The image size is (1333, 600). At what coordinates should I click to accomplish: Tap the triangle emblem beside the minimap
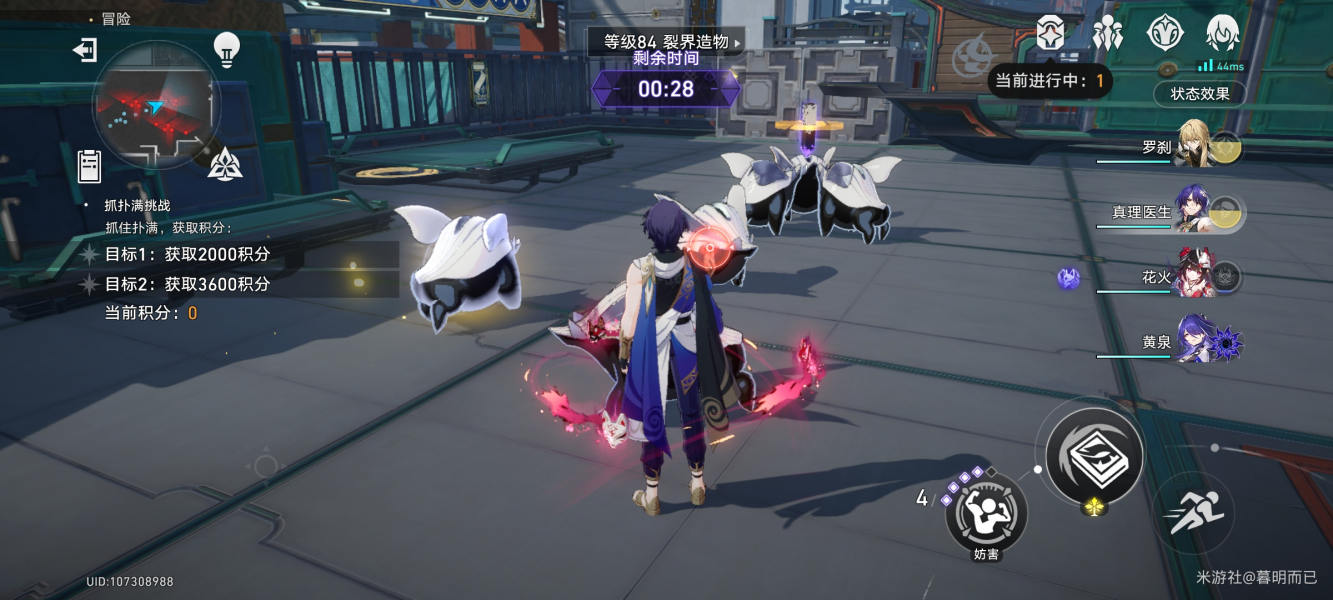pyautogui.click(x=225, y=163)
